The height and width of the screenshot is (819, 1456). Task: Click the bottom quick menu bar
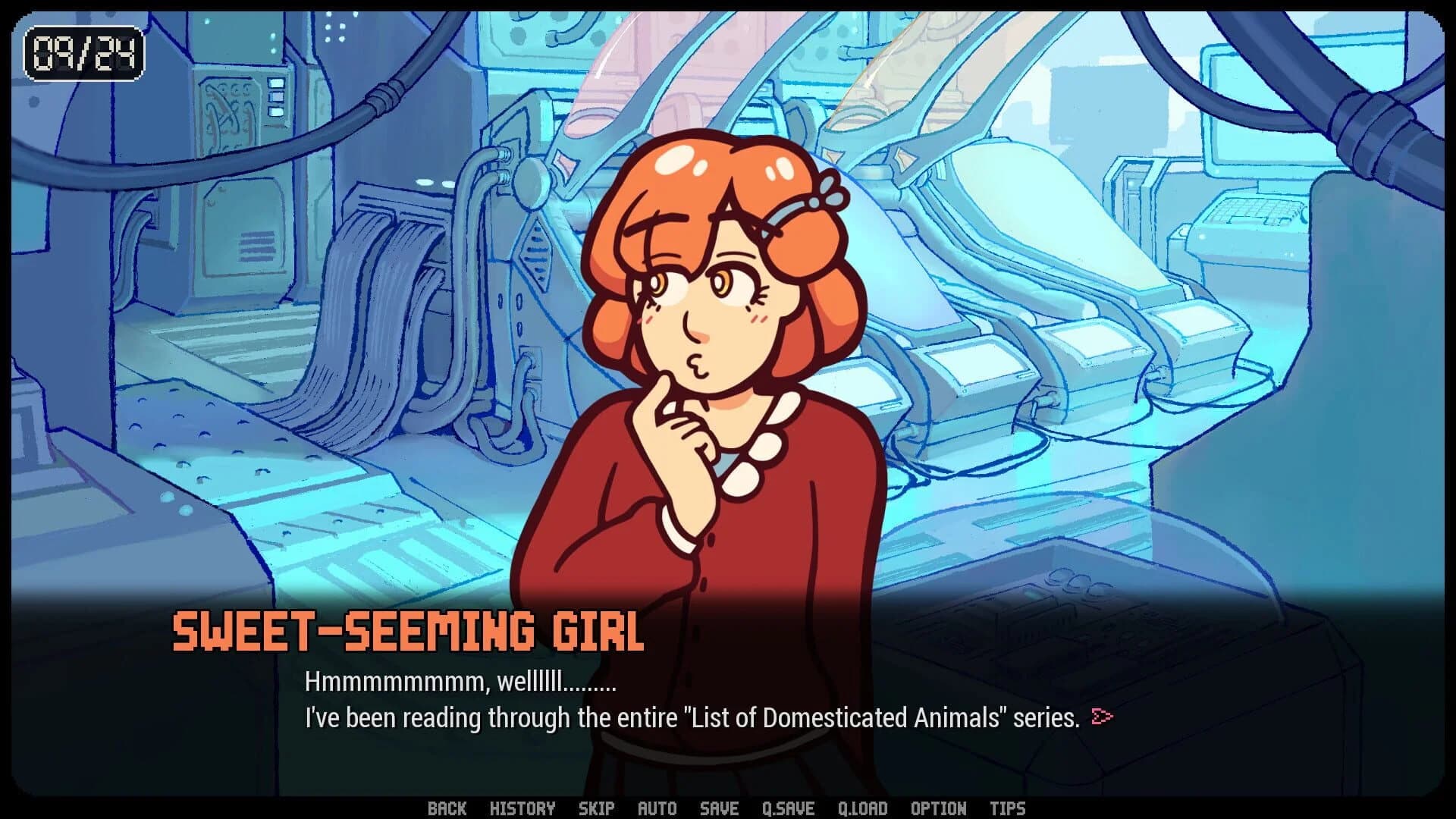728,808
